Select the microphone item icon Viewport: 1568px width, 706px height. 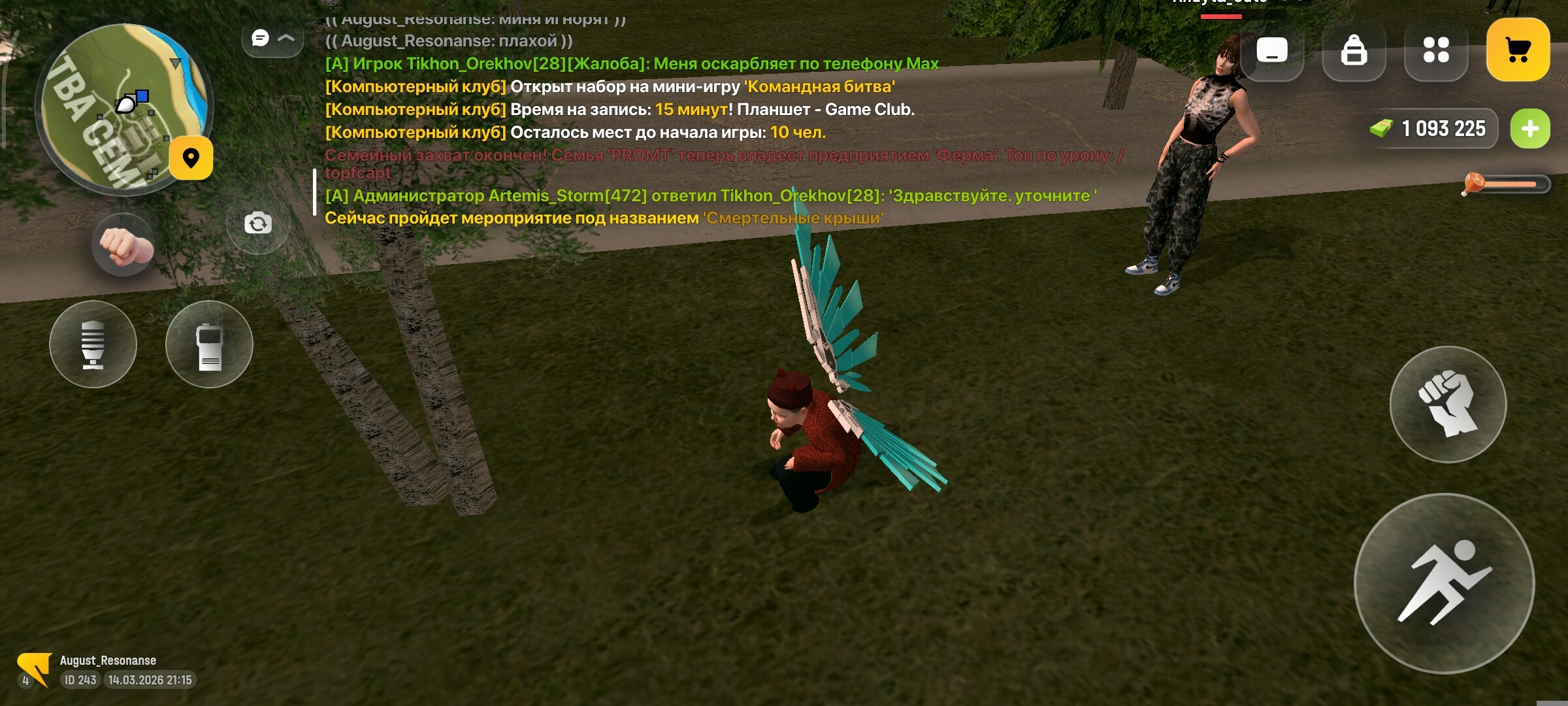point(93,343)
